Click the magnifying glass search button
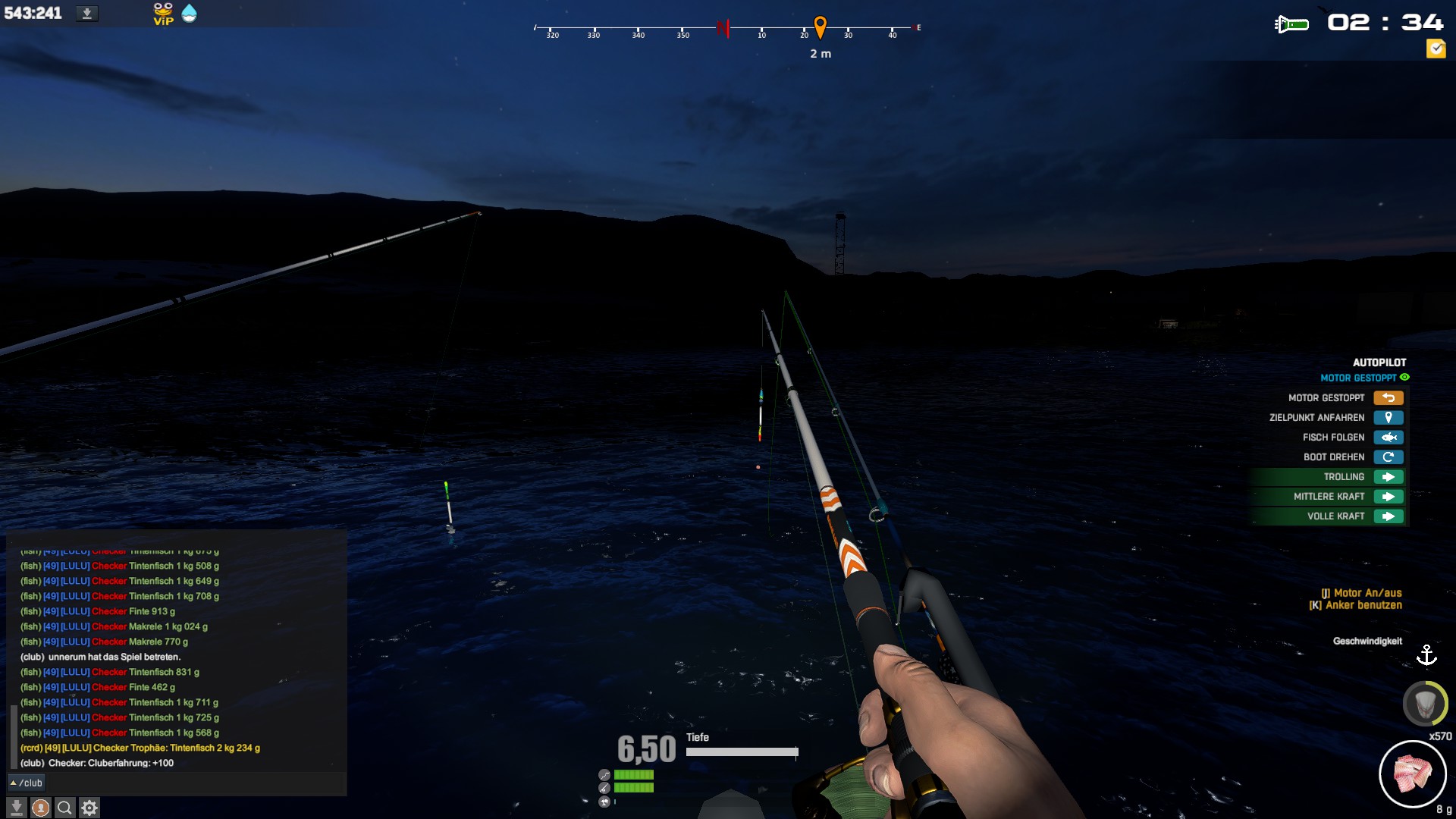 click(65, 808)
